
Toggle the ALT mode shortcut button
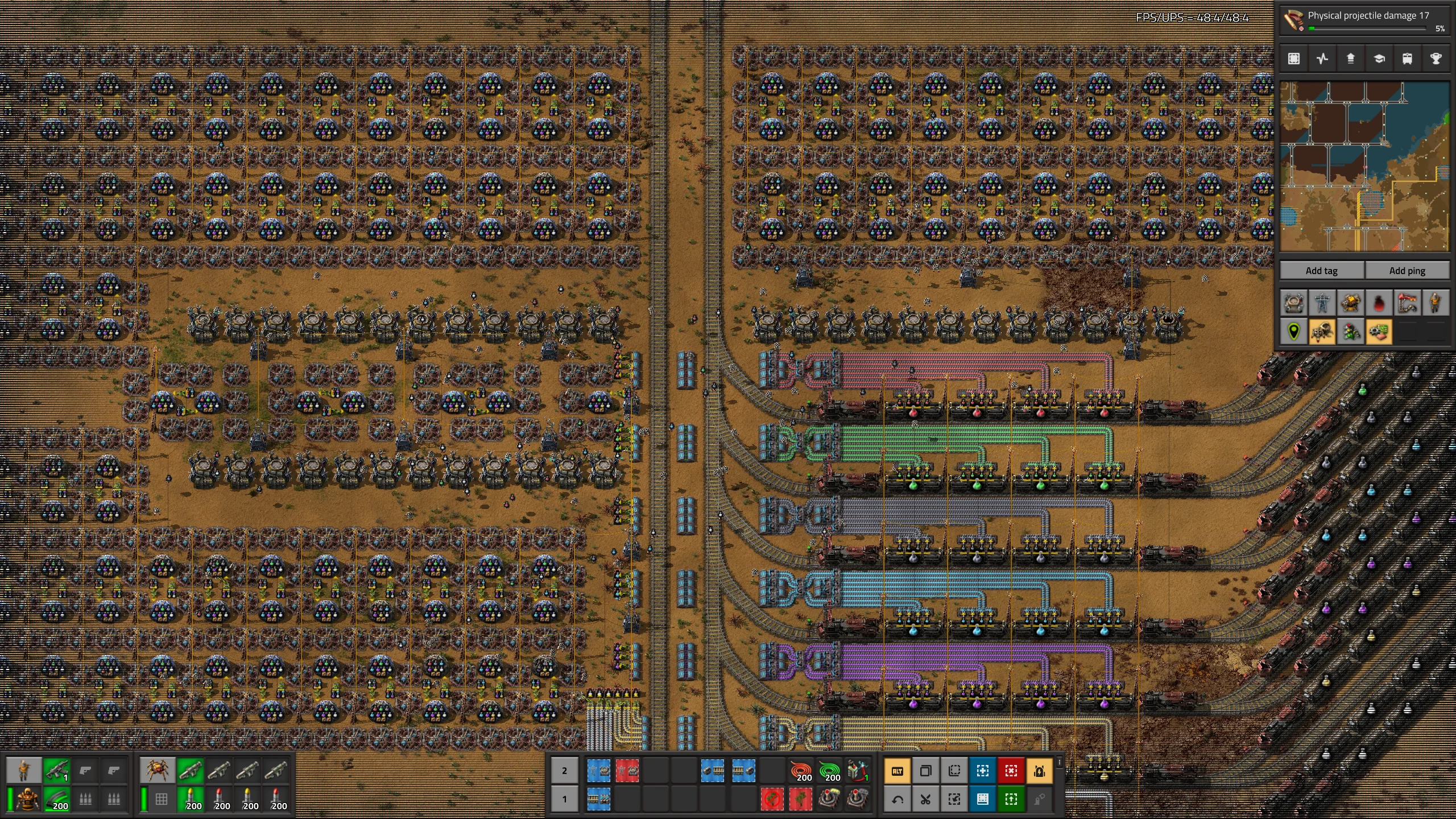click(x=897, y=771)
